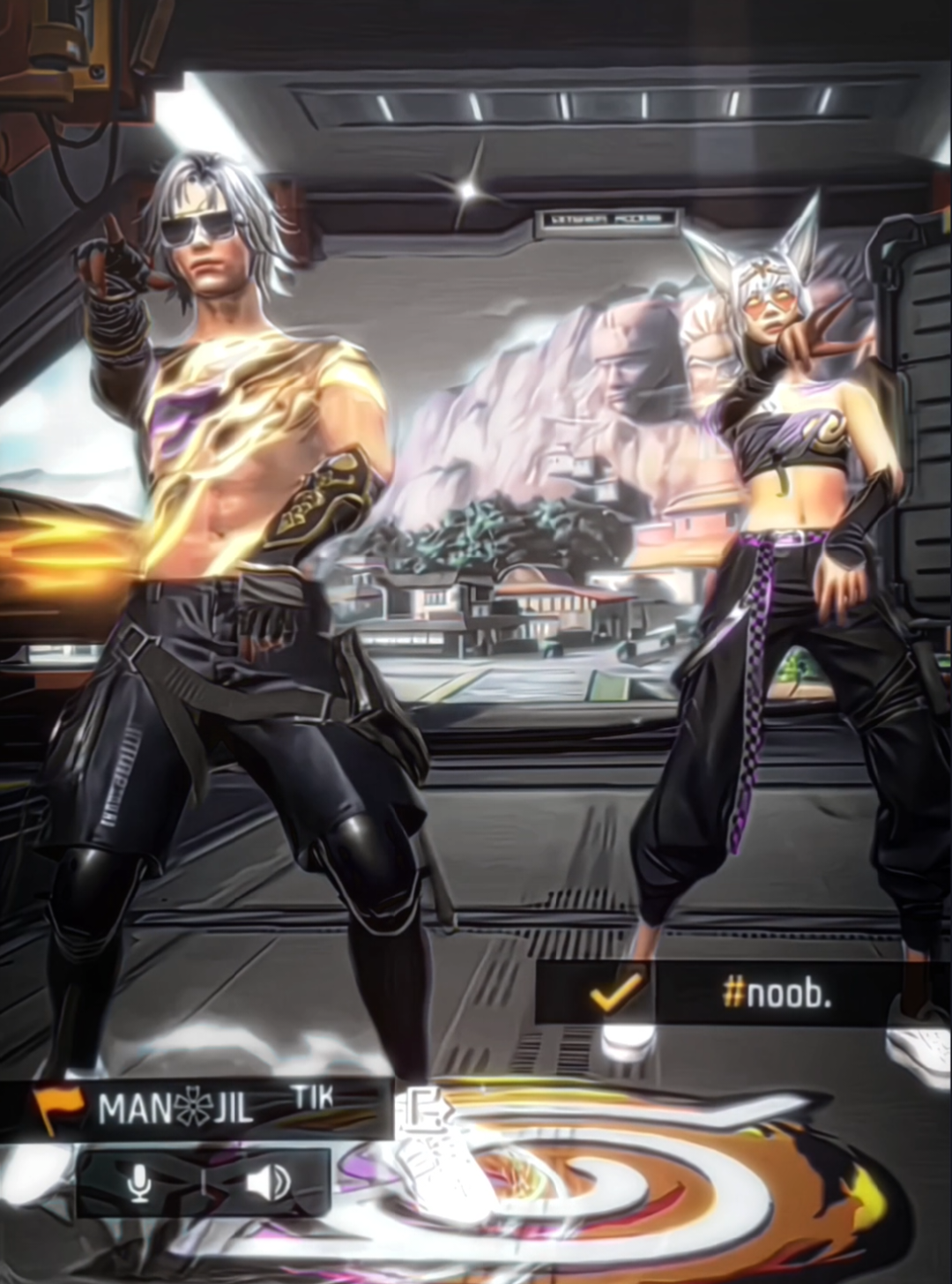Open the MAN JIL player name tag
952x1284 pixels.
[176, 1108]
